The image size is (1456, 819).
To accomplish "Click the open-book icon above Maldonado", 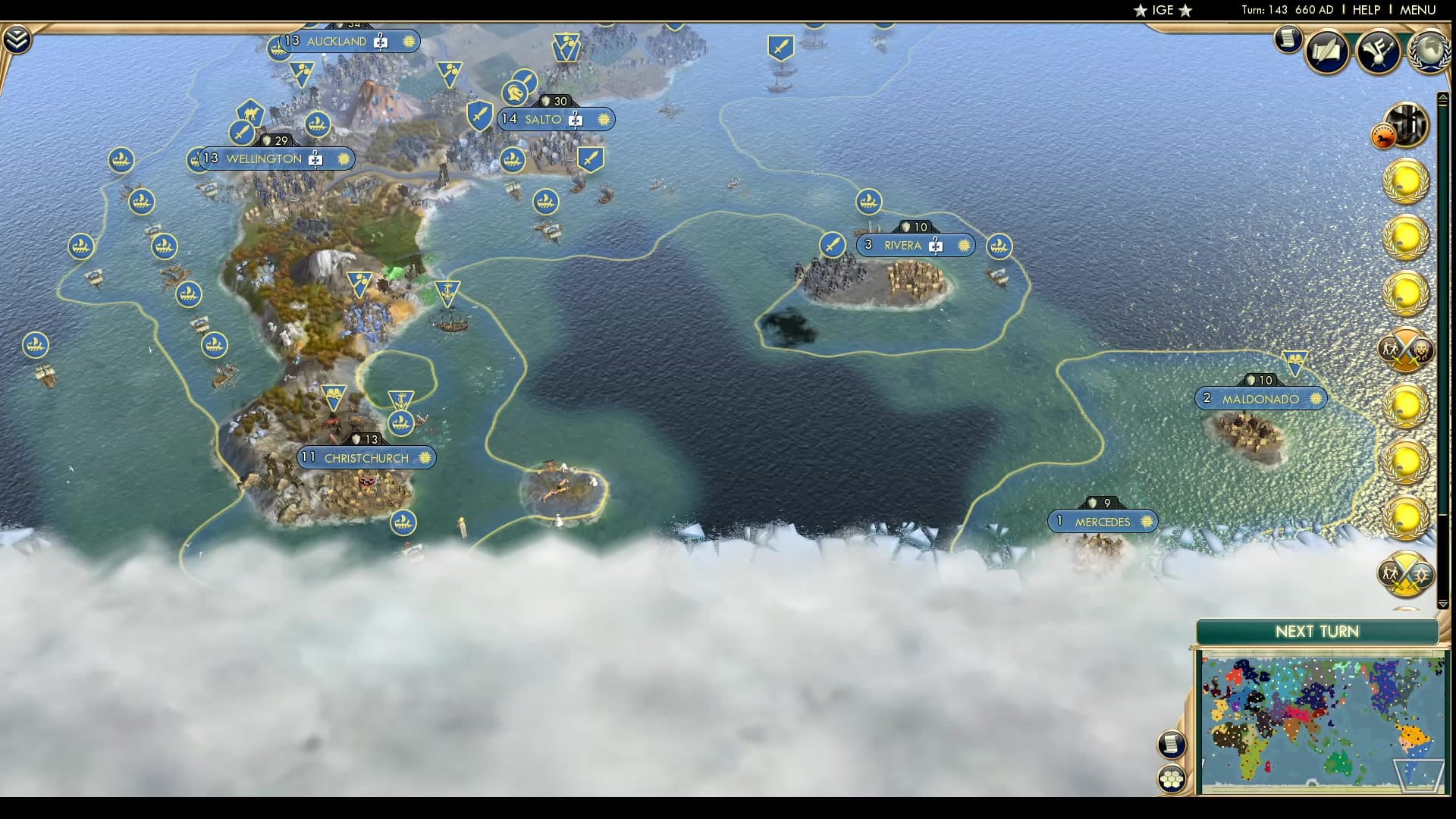I will point(1296,358).
